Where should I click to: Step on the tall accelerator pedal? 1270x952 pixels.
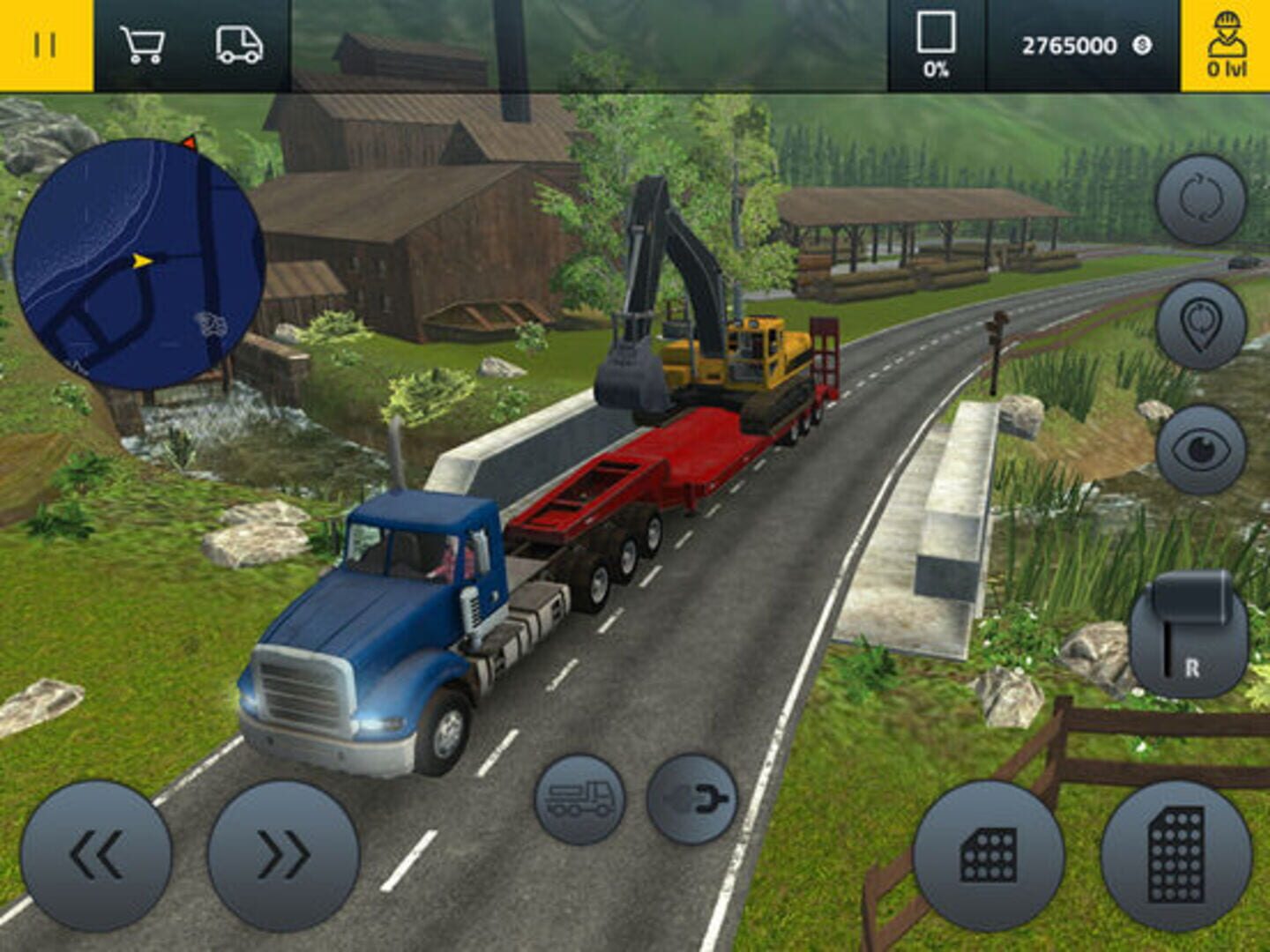(1176, 855)
